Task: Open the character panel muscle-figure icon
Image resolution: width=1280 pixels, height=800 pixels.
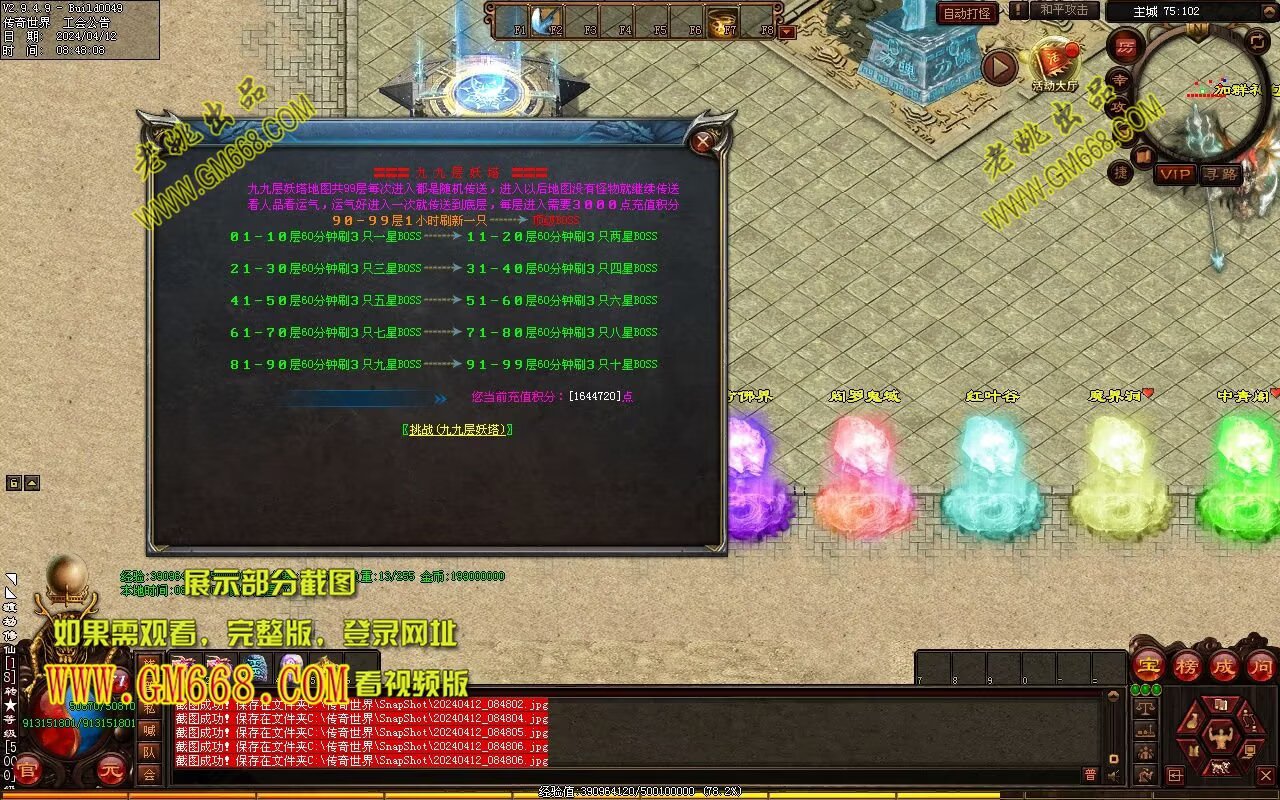Action: click(x=1219, y=739)
